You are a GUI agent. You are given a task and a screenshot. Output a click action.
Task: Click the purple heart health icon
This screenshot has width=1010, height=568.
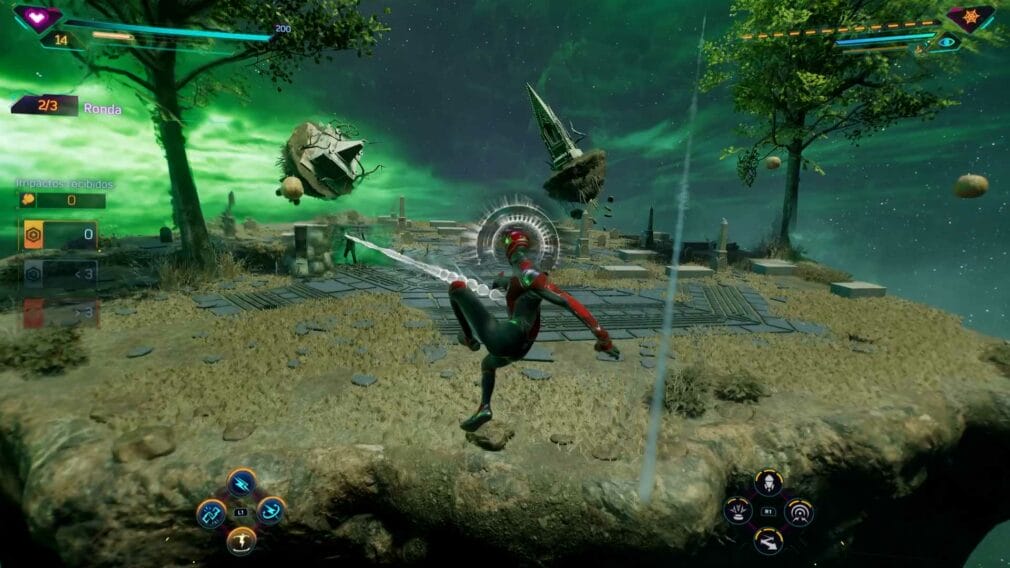37,17
